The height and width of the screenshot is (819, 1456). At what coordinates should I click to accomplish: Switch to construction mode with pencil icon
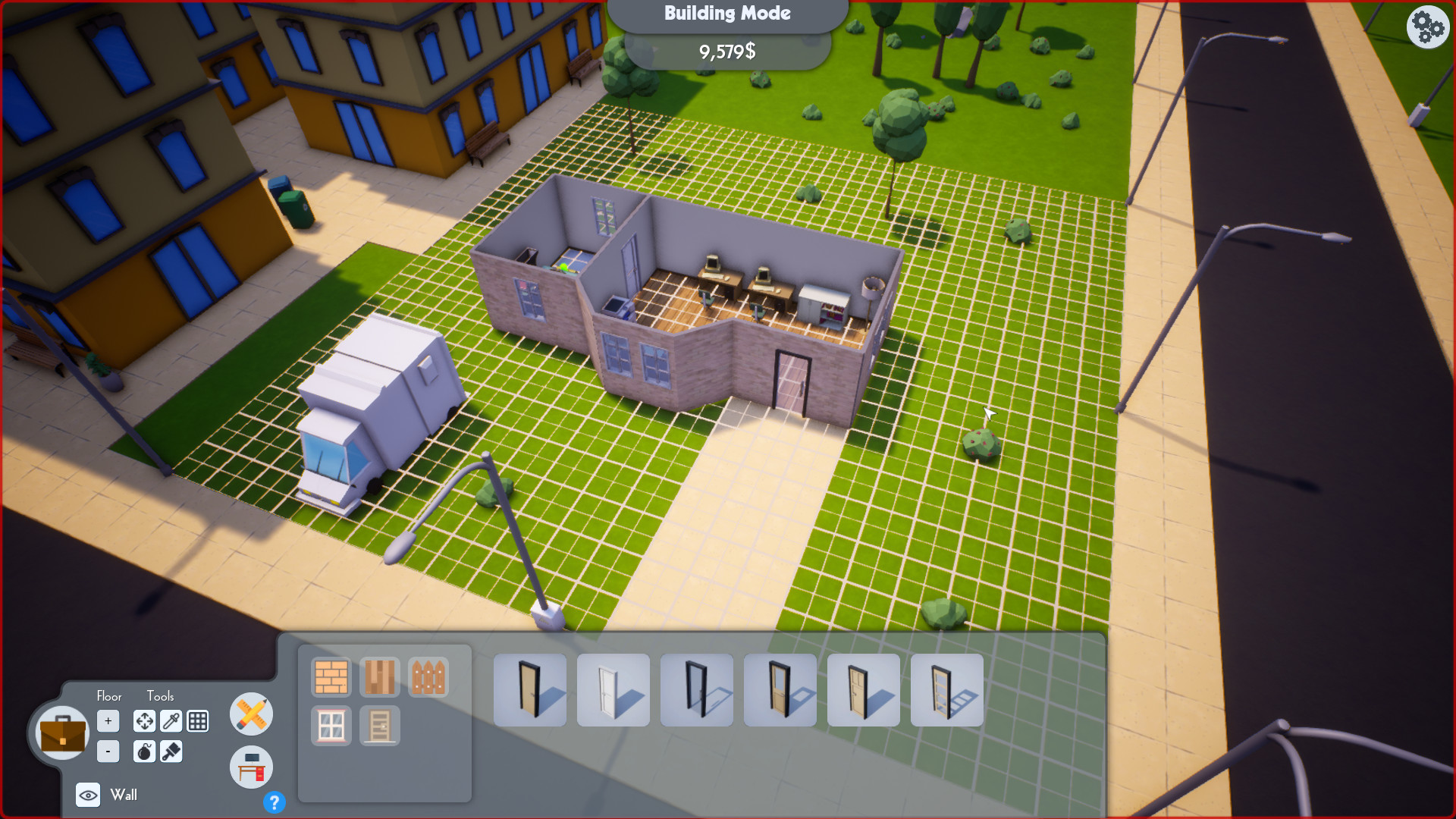[x=250, y=714]
